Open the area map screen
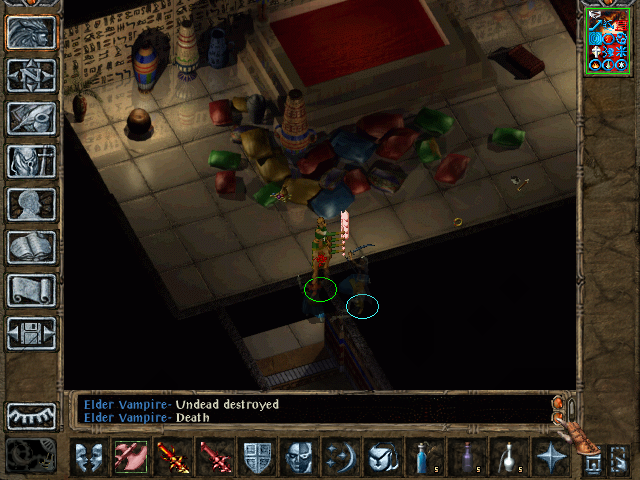 (31, 75)
